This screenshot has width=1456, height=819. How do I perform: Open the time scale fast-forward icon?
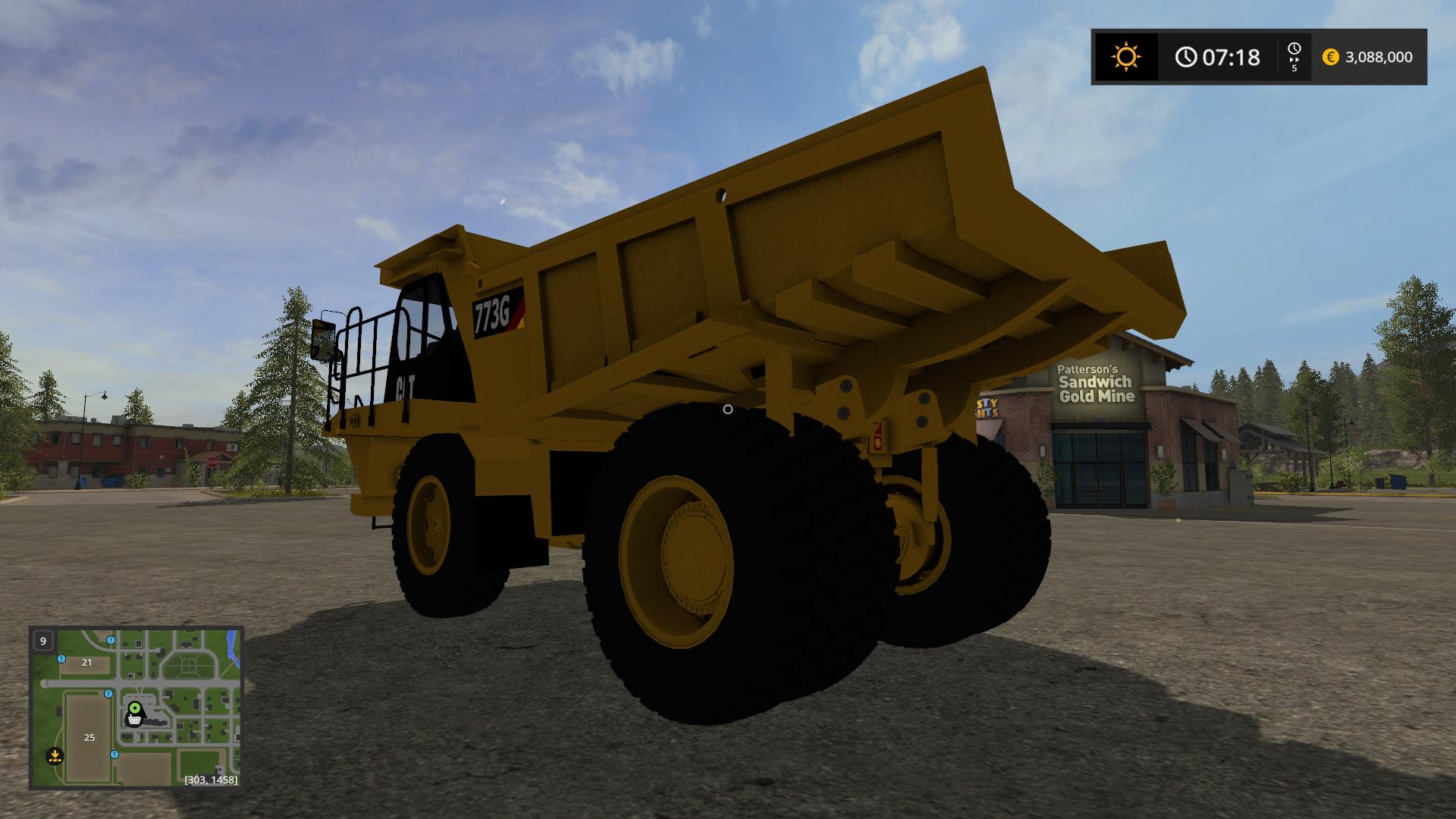[1294, 56]
